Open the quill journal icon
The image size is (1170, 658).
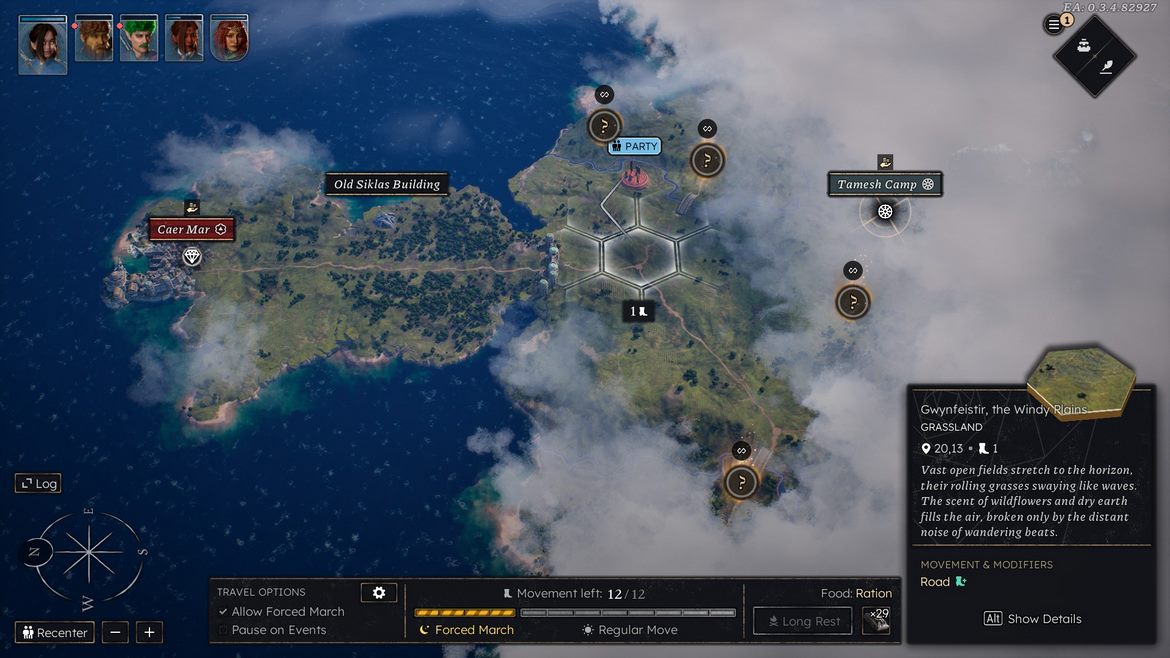coord(1107,67)
